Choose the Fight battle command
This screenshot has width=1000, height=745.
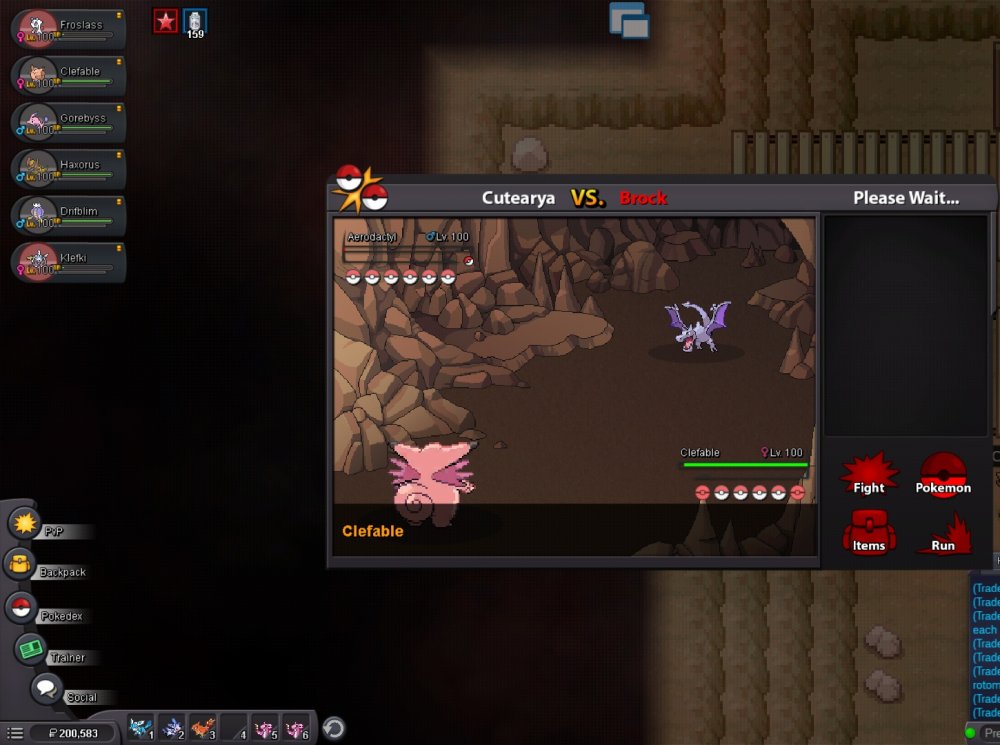[868, 474]
